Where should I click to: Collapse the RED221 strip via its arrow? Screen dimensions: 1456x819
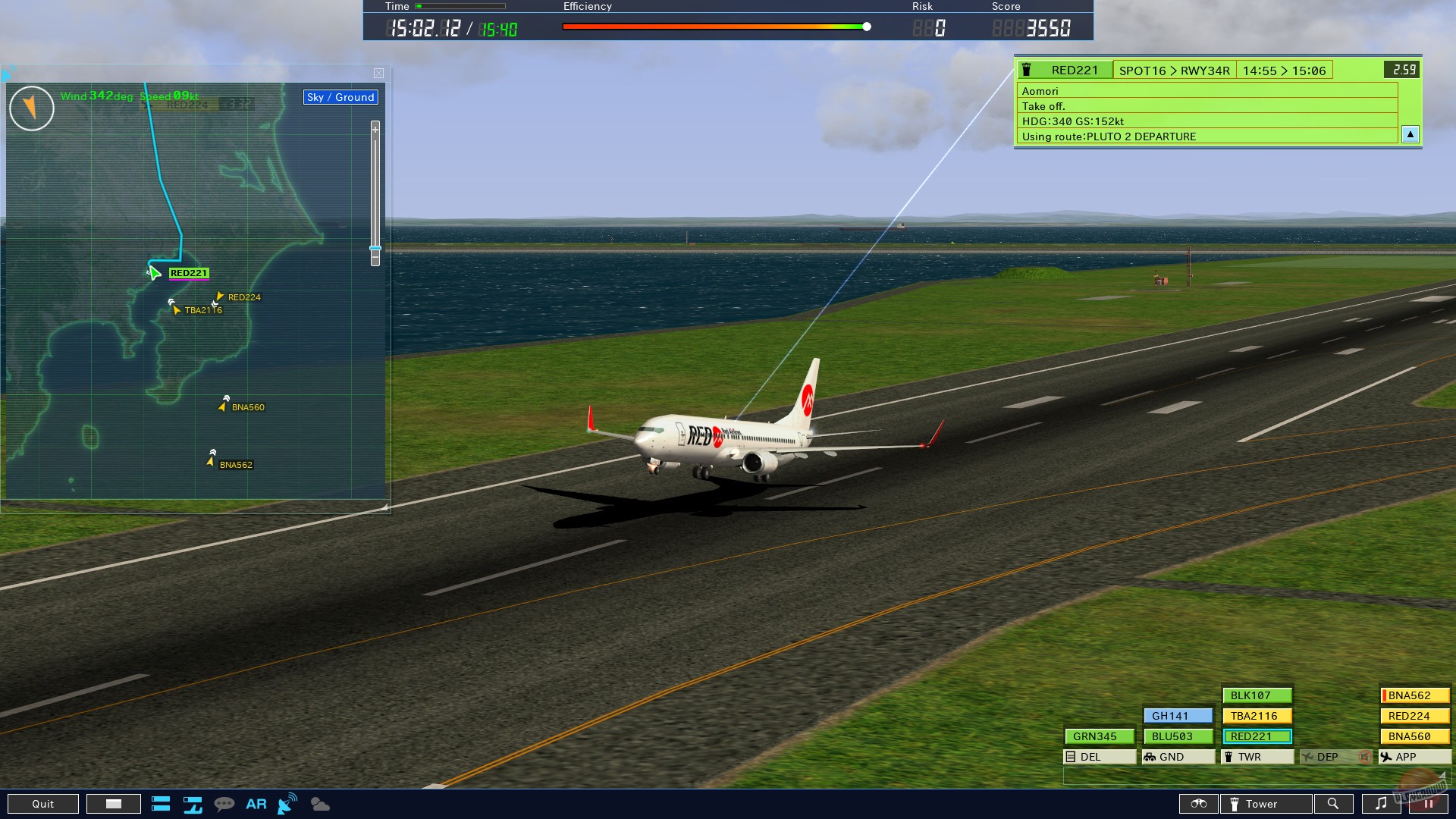point(1410,134)
